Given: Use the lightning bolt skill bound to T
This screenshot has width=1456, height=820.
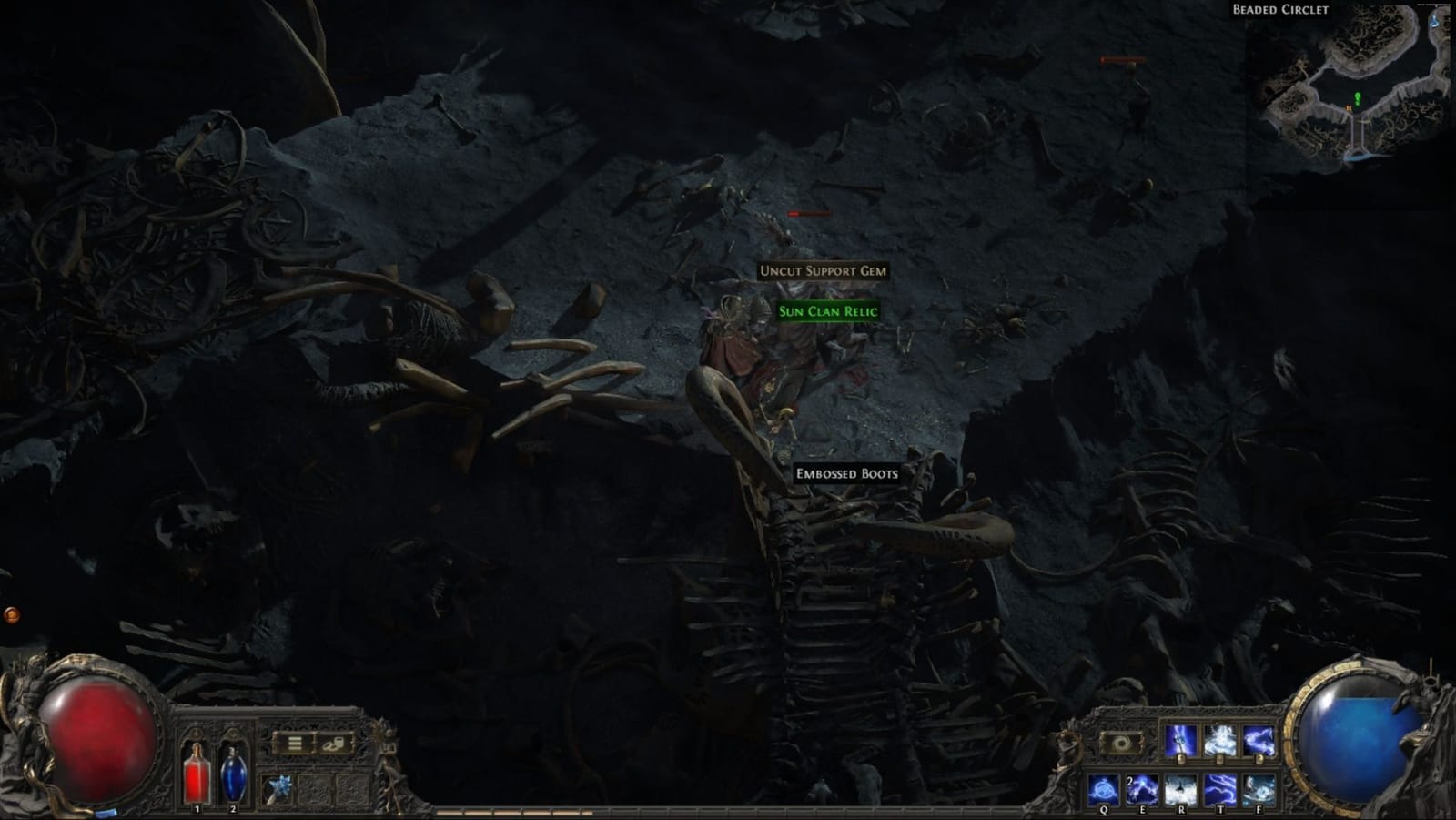Looking at the screenshot, I should [1220, 790].
